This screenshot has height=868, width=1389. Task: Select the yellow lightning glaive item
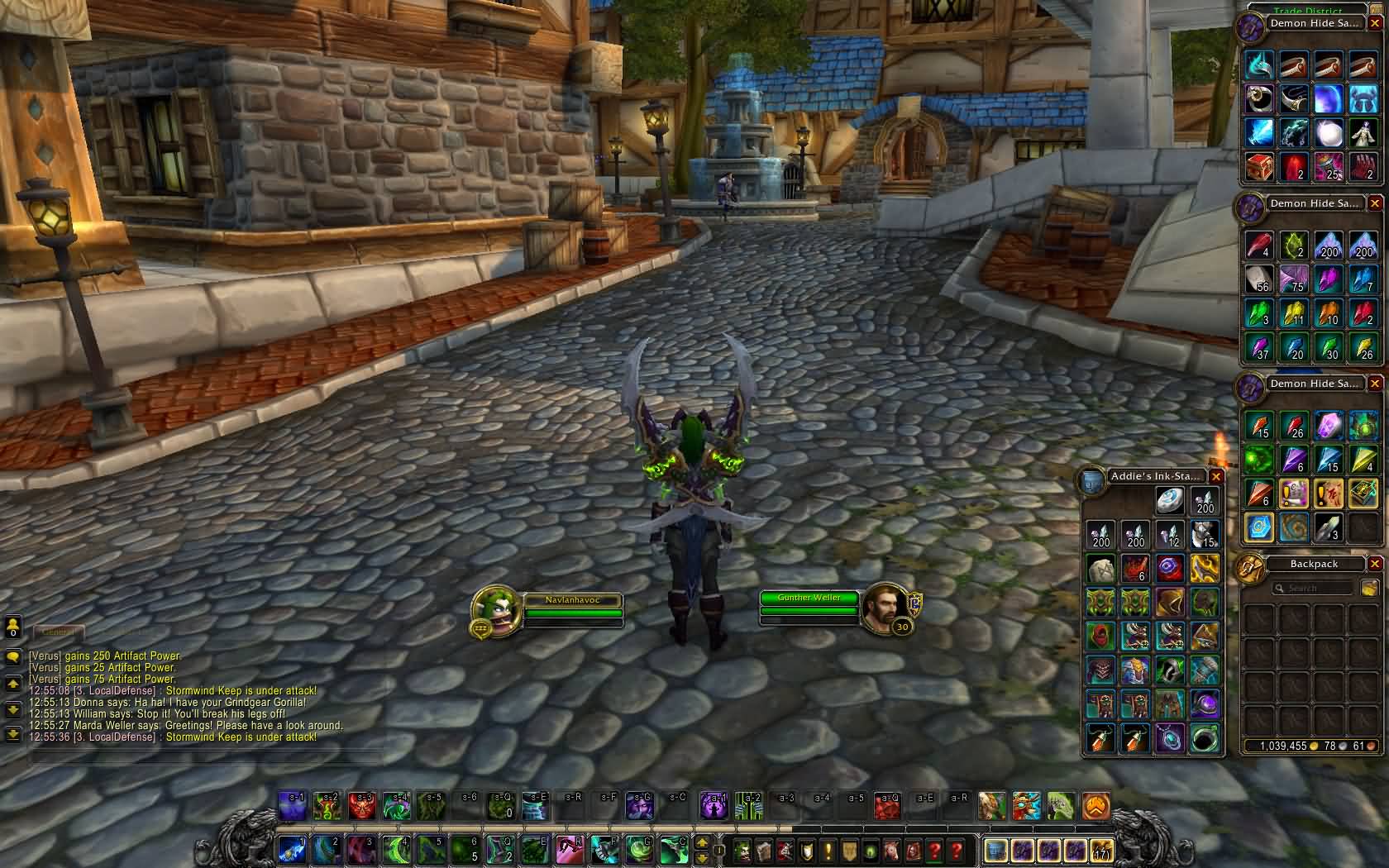point(1205,569)
